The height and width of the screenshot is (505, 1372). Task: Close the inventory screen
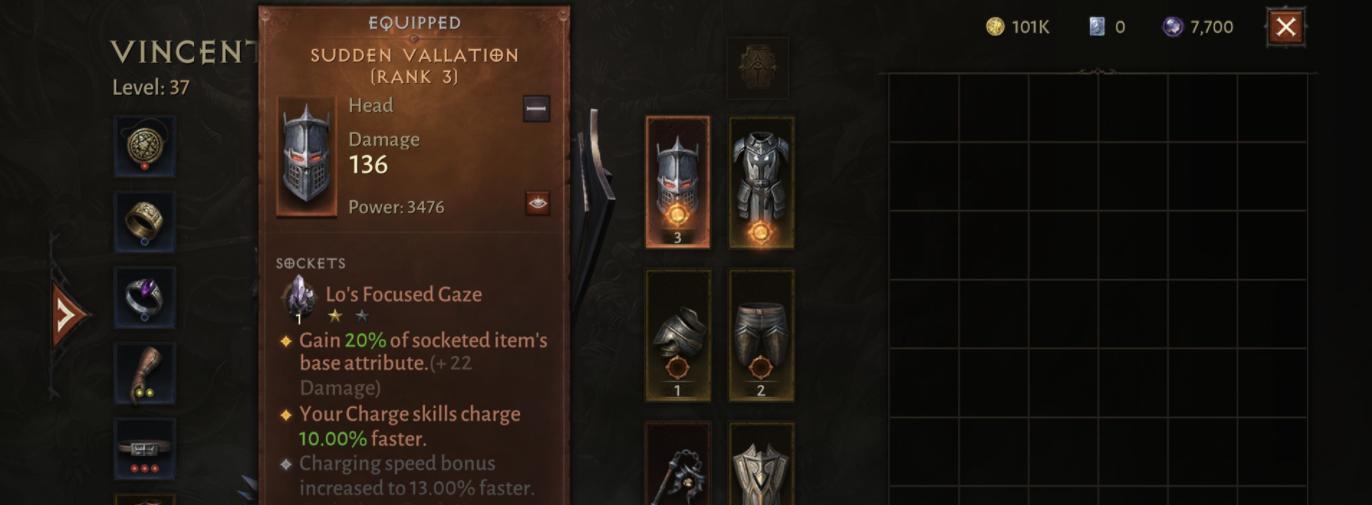point(1286,27)
